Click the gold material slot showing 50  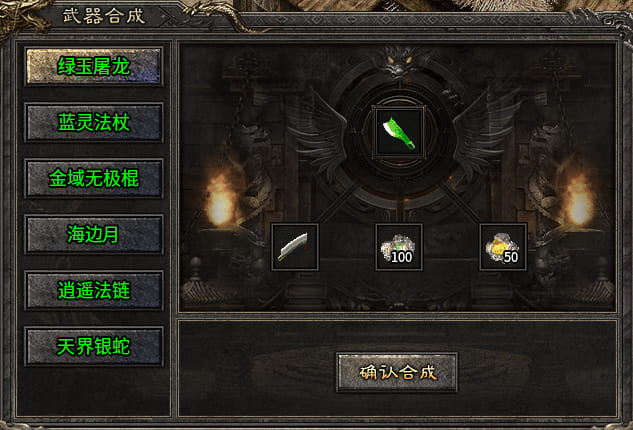(503, 247)
